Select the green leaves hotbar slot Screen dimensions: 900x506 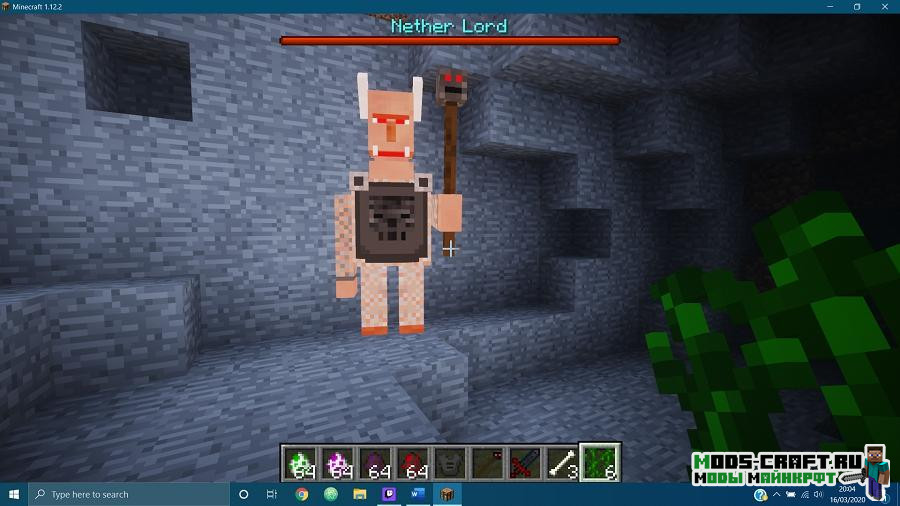600,462
